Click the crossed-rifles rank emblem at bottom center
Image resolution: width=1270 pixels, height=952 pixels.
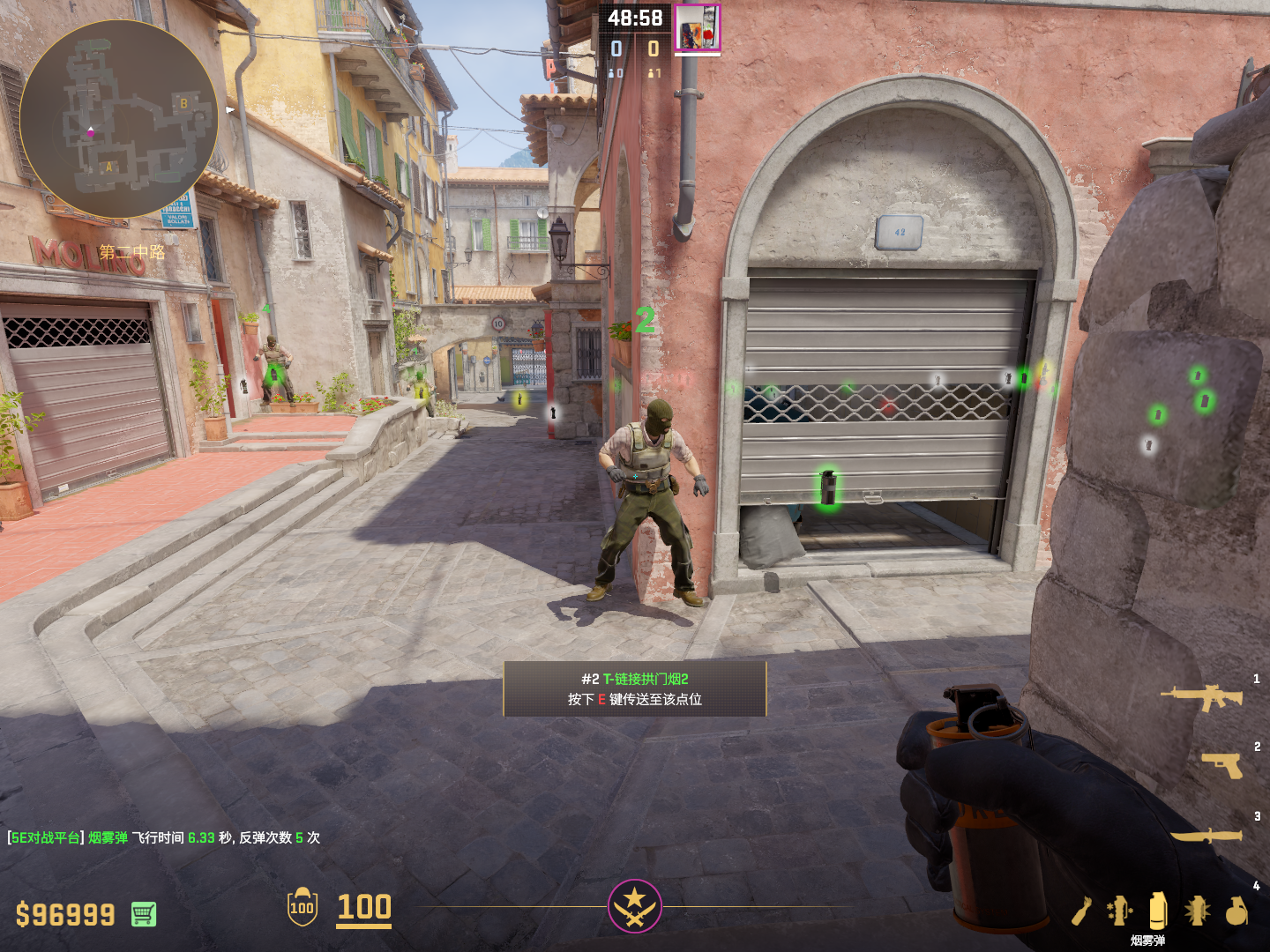click(x=634, y=906)
